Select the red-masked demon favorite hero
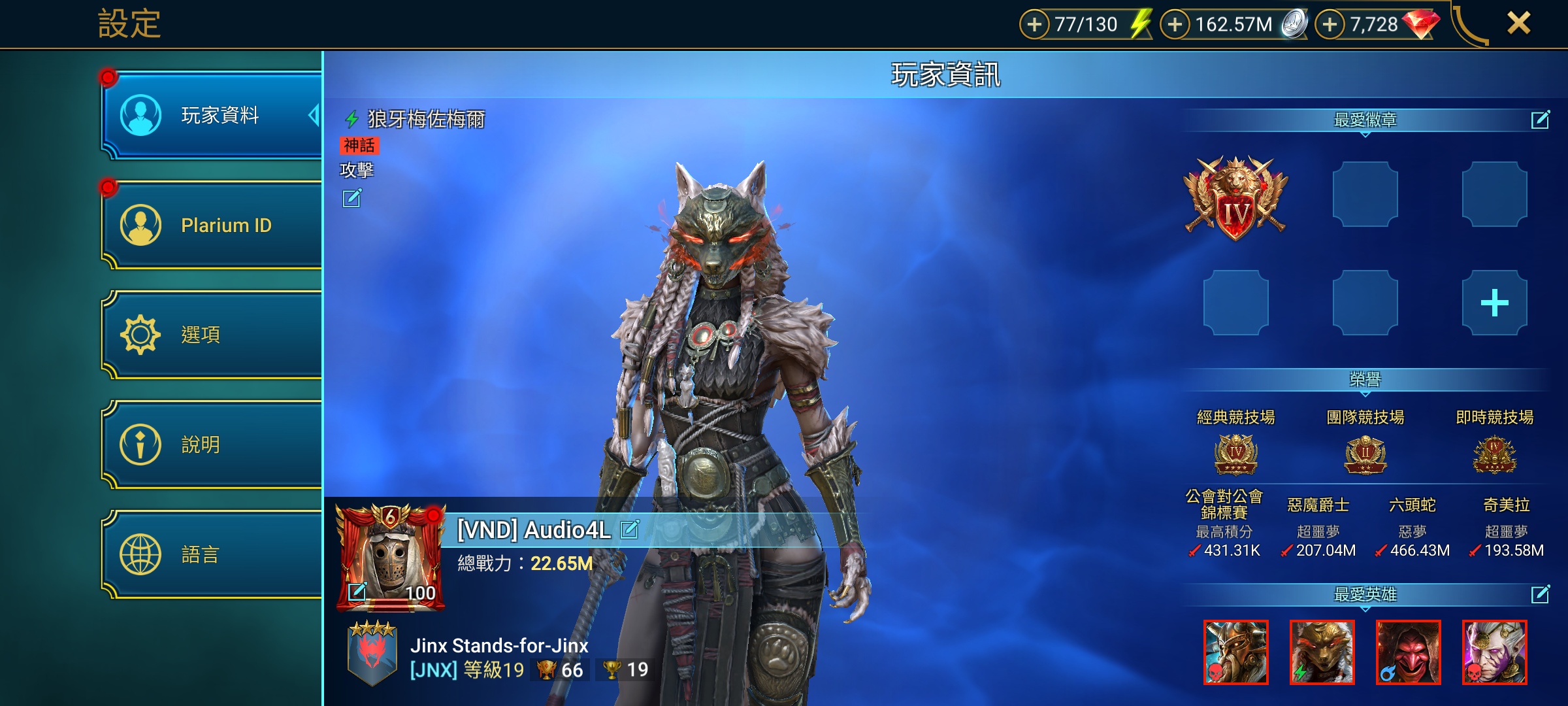Screen dimensions: 1568x706 coord(1408,652)
